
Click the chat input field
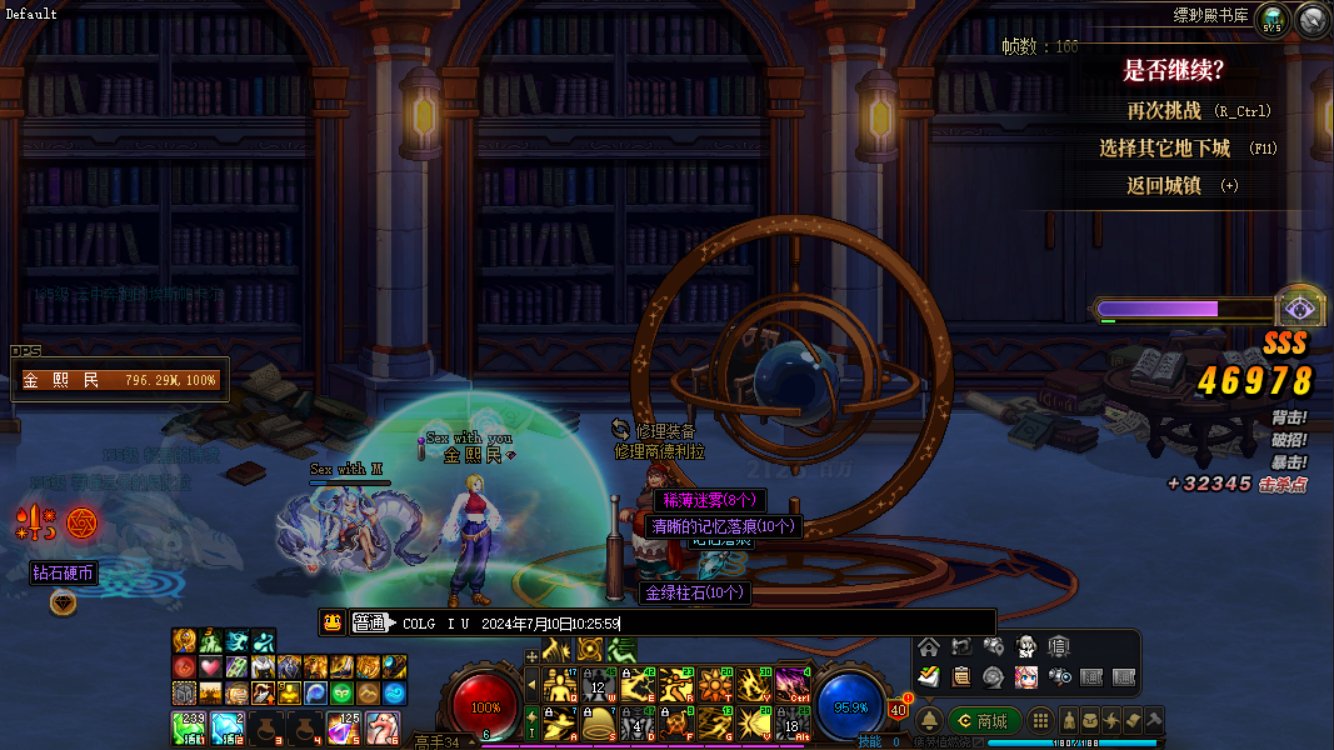pyautogui.click(x=800, y=623)
